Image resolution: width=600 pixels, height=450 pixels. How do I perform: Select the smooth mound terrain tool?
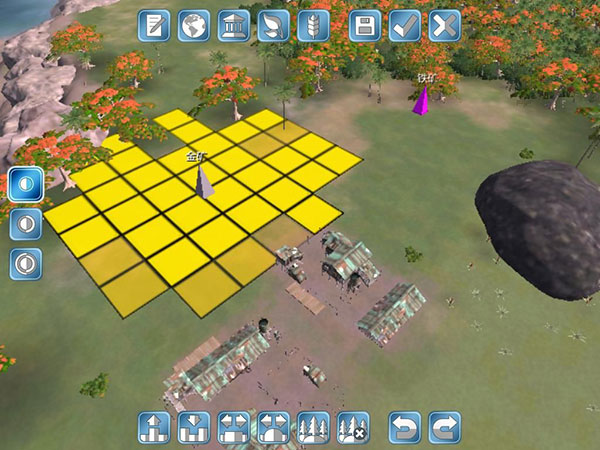273,427
